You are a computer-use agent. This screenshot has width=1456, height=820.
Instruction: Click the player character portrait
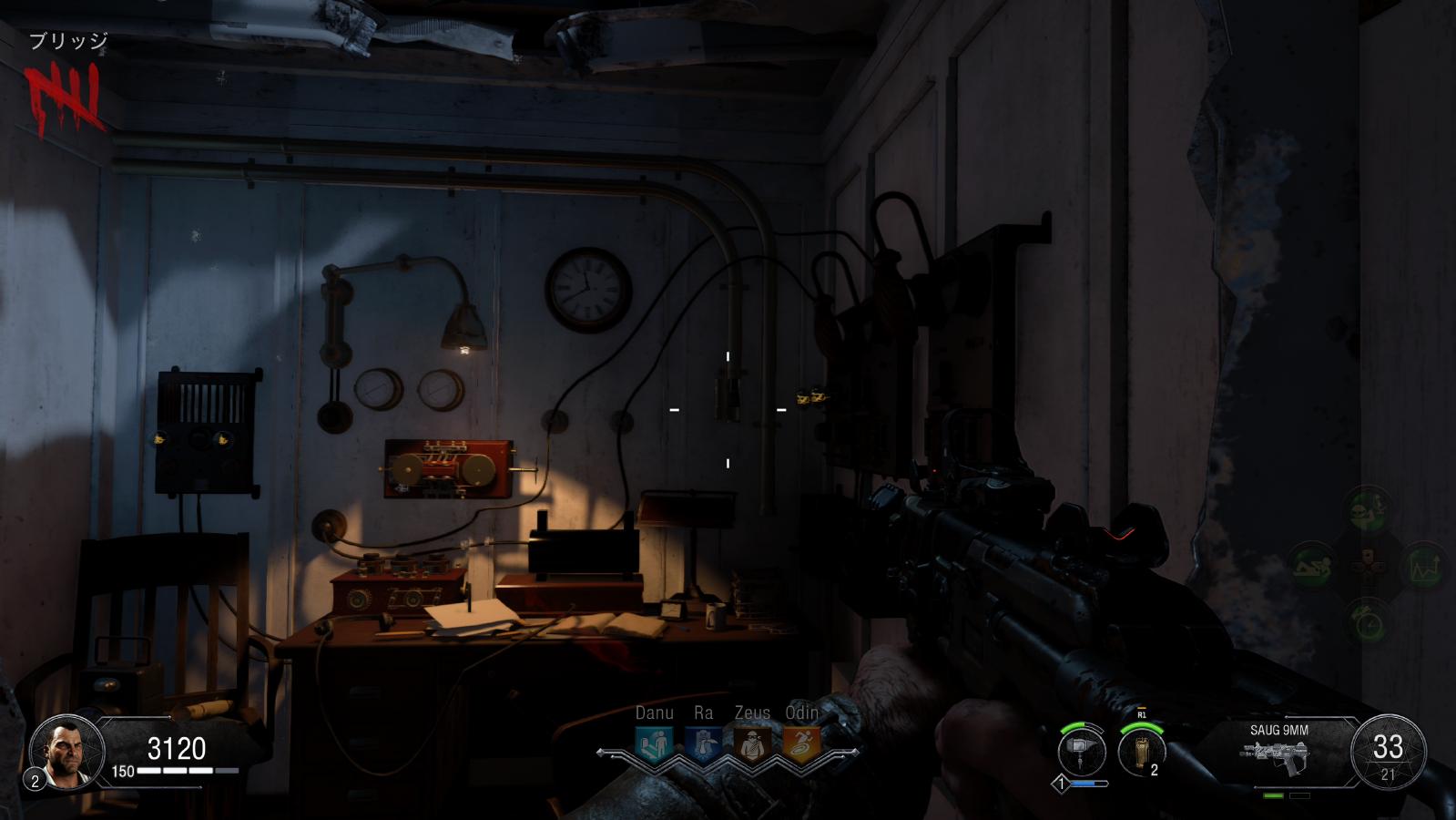62,753
